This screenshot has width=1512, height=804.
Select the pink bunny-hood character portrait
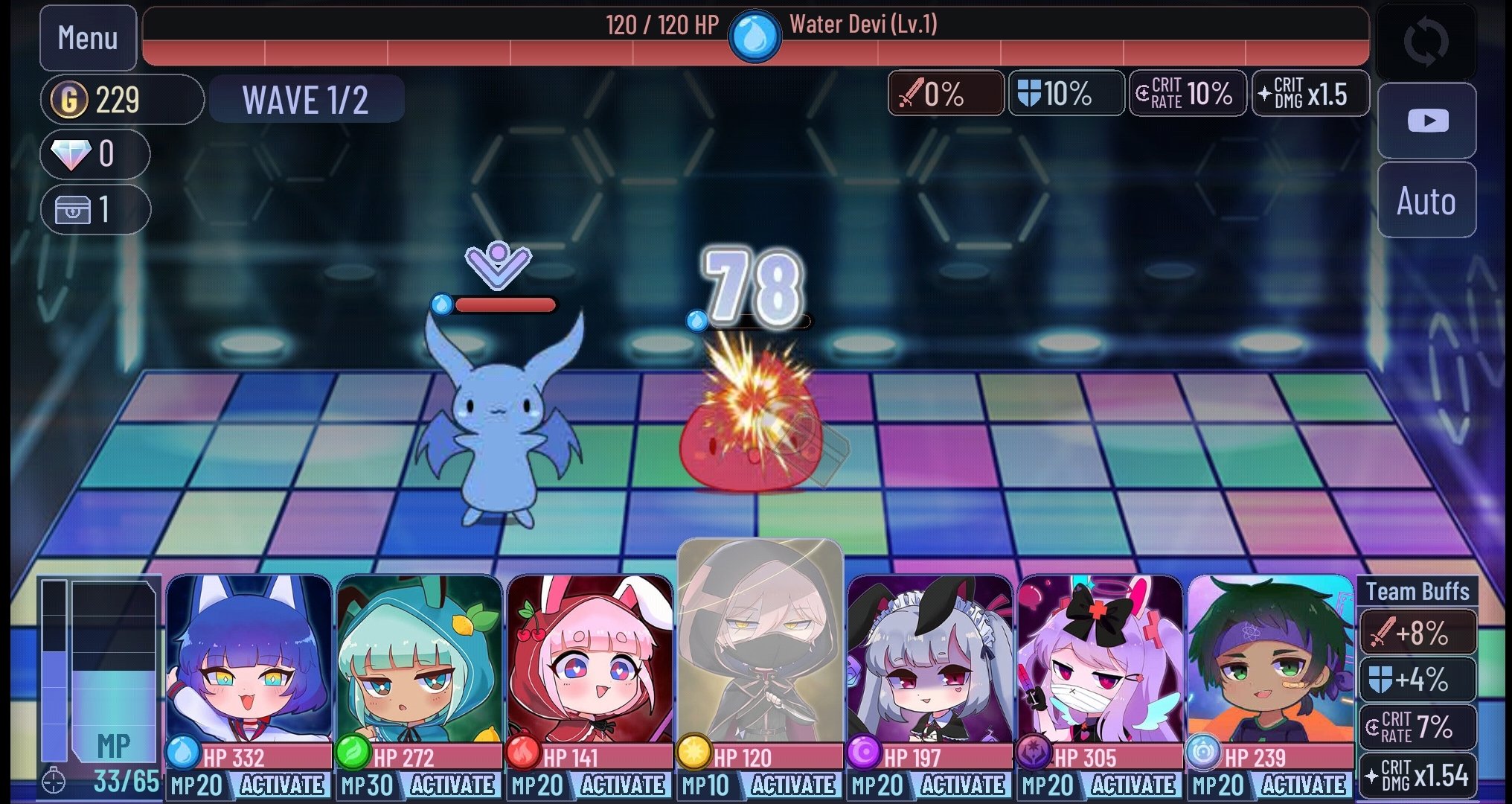pyautogui.click(x=591, y=663)
